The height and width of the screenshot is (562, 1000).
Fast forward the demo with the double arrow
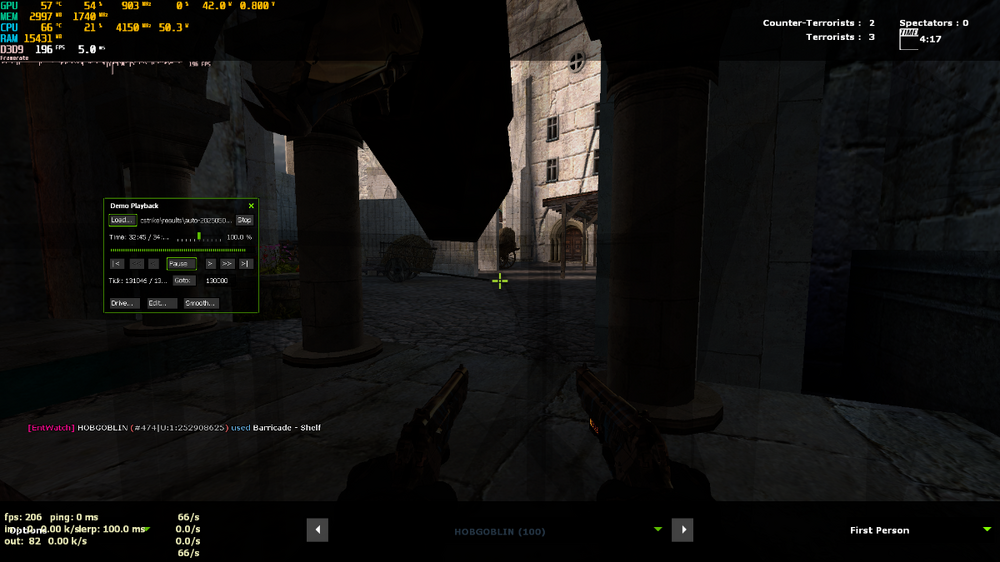pos(227,264)
